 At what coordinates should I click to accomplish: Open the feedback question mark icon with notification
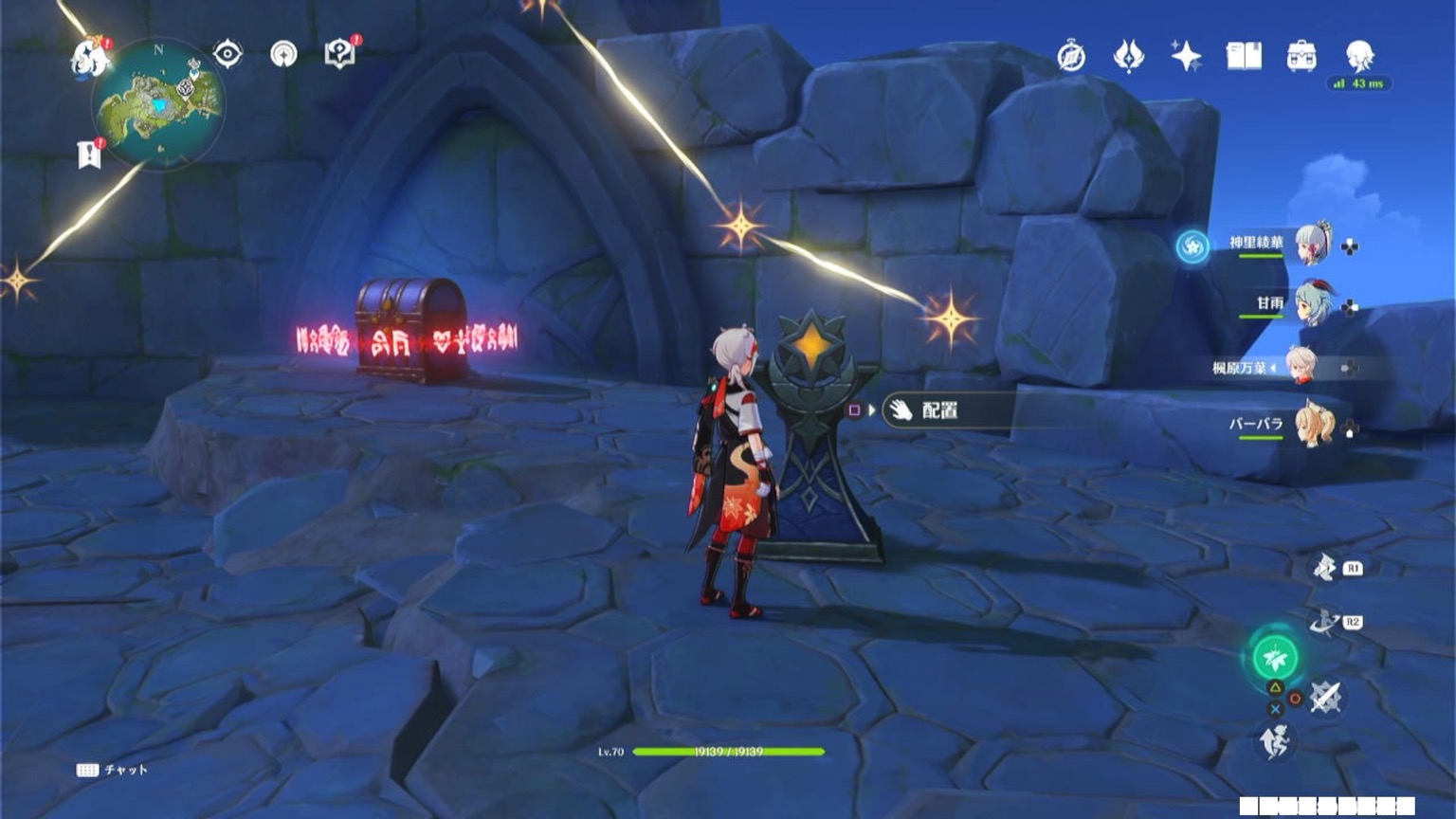point(341,55)
